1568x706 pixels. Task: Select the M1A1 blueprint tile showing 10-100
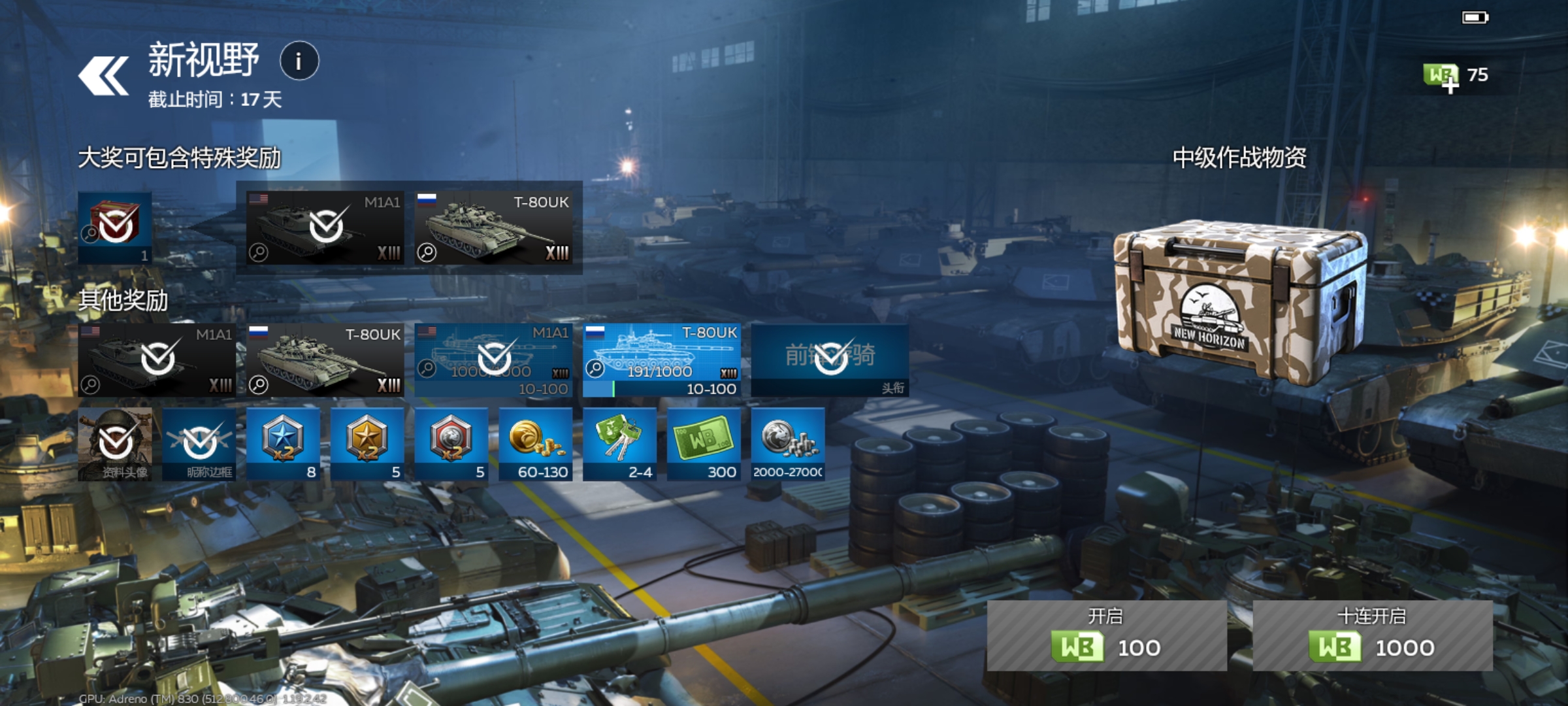tap(493, 360)
